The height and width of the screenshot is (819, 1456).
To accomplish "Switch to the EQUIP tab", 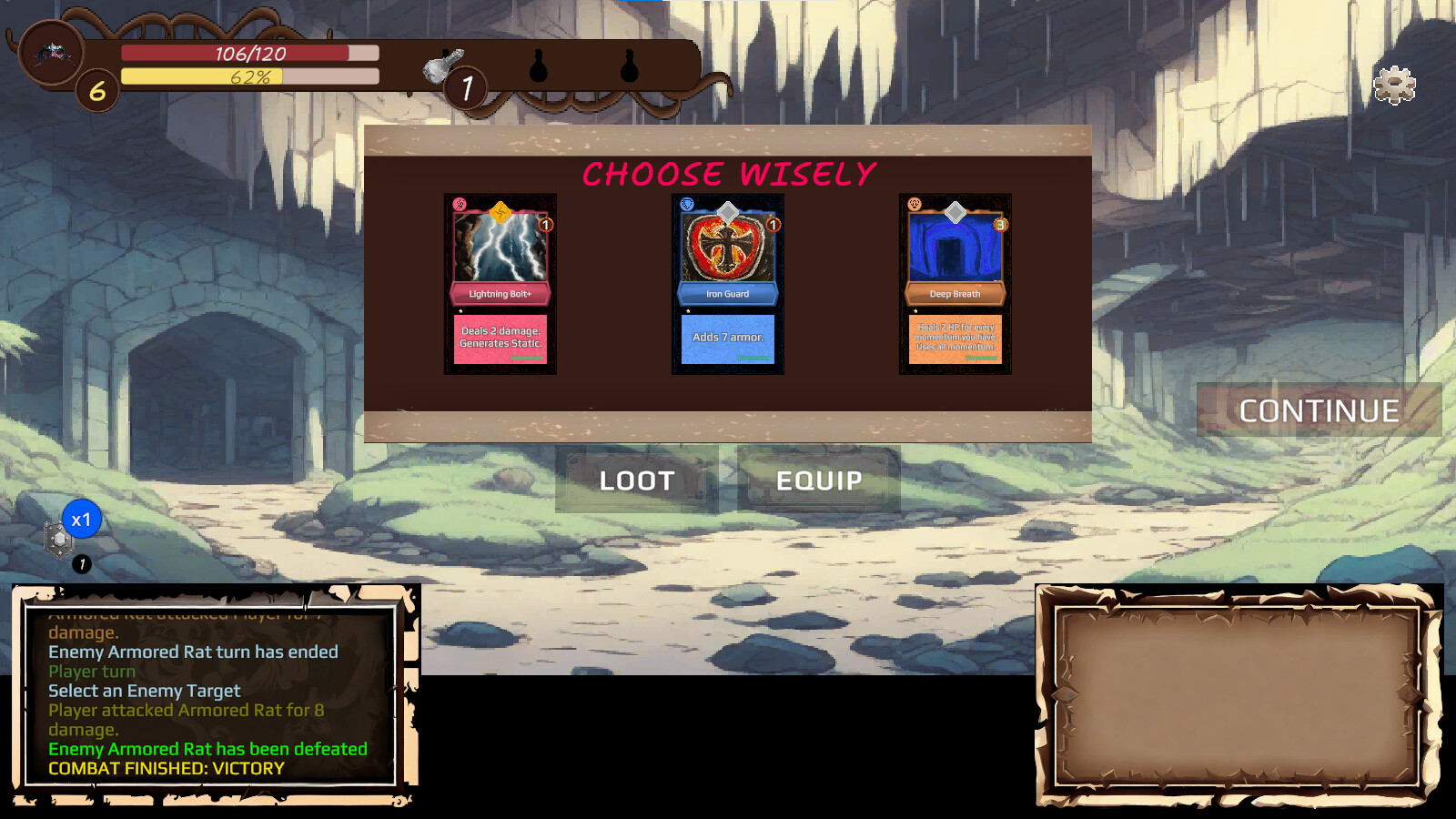I will [x=819, y=480].
